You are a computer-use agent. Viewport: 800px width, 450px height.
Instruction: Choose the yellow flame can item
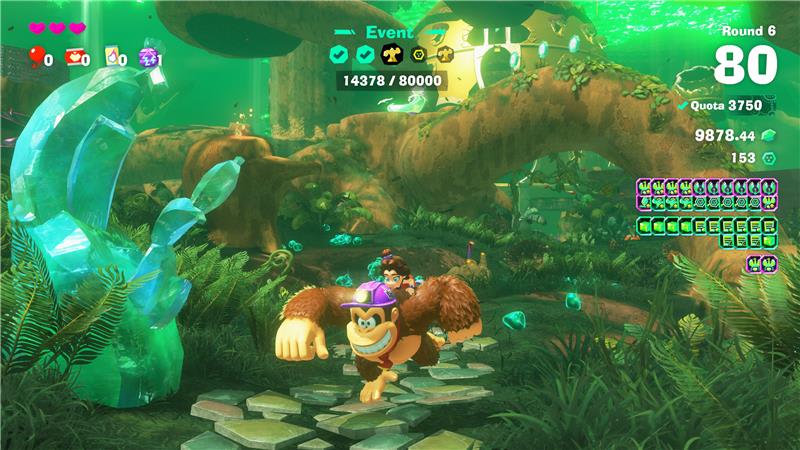pyautogui.click(x=111, y=57)
